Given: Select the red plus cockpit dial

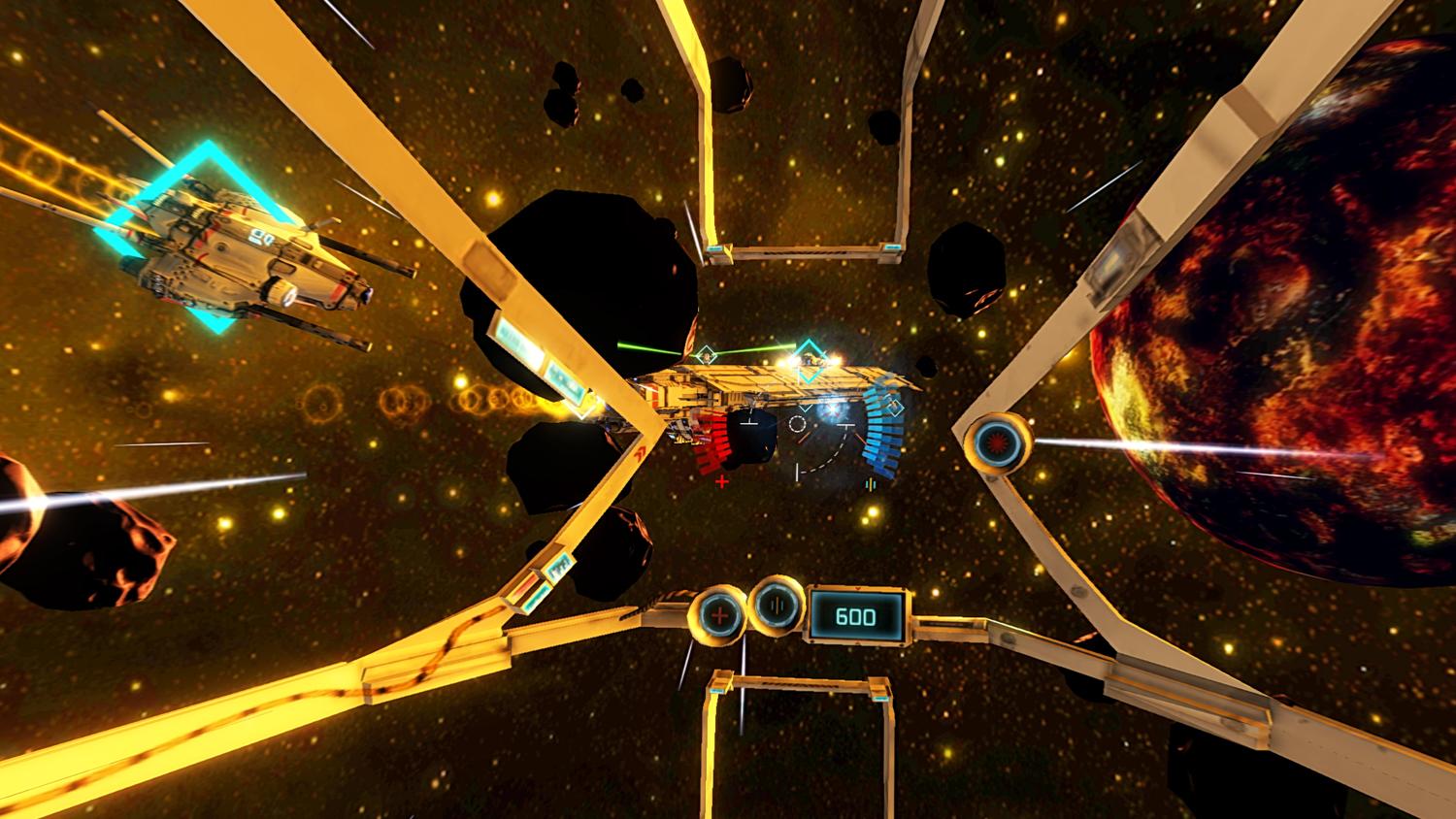Looking at the screenshot, I should coord(719,614).
